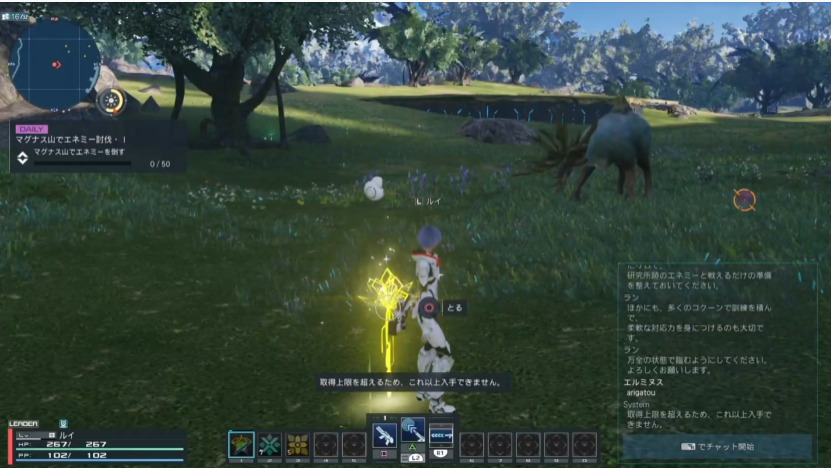This screenshot has height=468, width=831.
Task: Open the circular minimap
Action: 57,63
